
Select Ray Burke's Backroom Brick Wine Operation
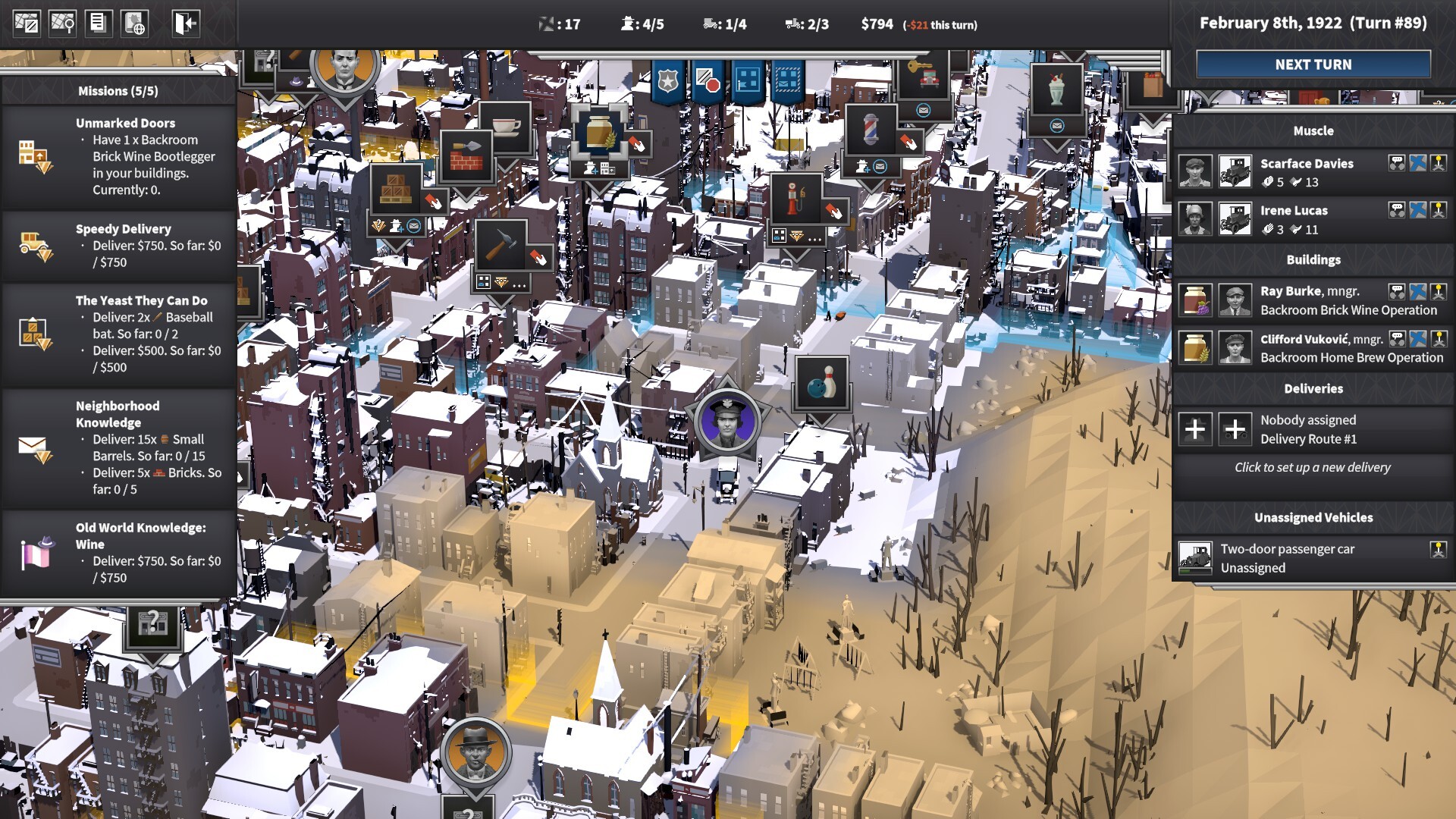1348,300
